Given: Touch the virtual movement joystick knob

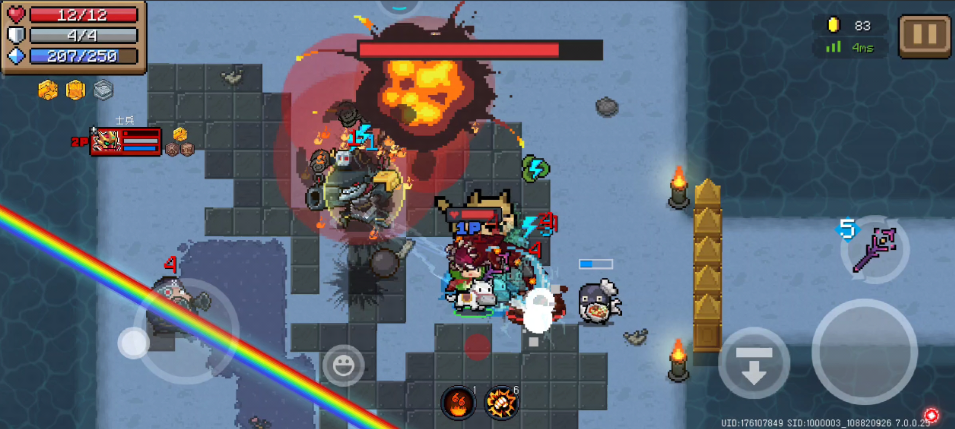Looking at the screenshot, I should click(133, 343).
